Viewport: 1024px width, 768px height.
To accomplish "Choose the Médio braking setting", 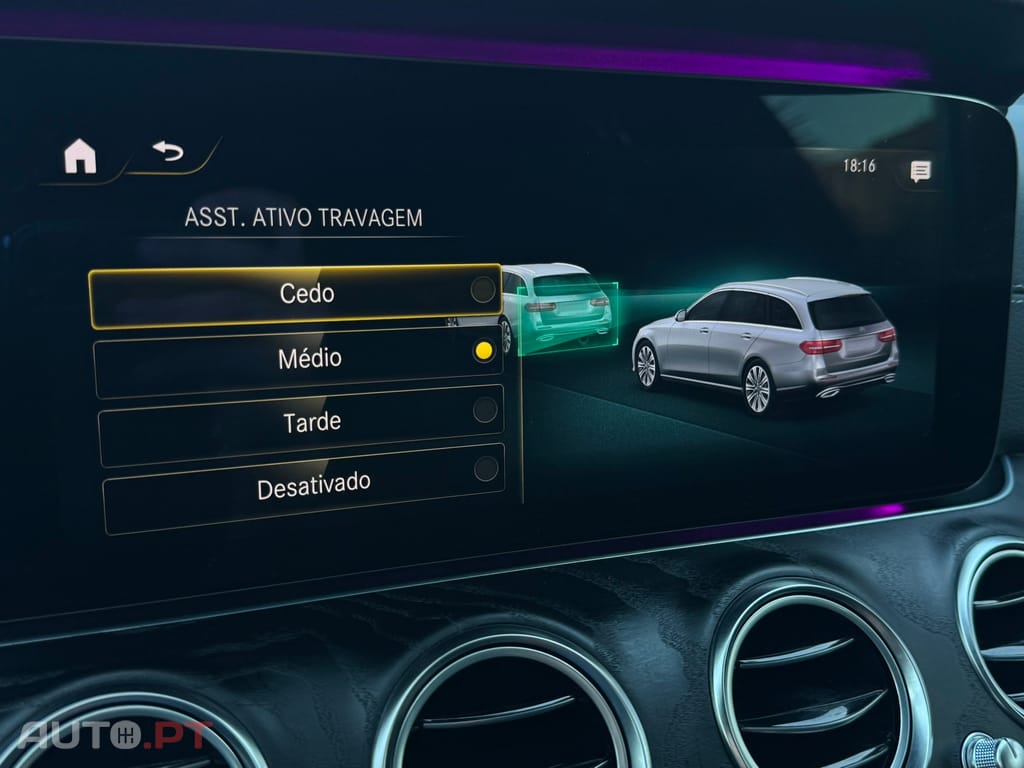I will coord(298,357).
